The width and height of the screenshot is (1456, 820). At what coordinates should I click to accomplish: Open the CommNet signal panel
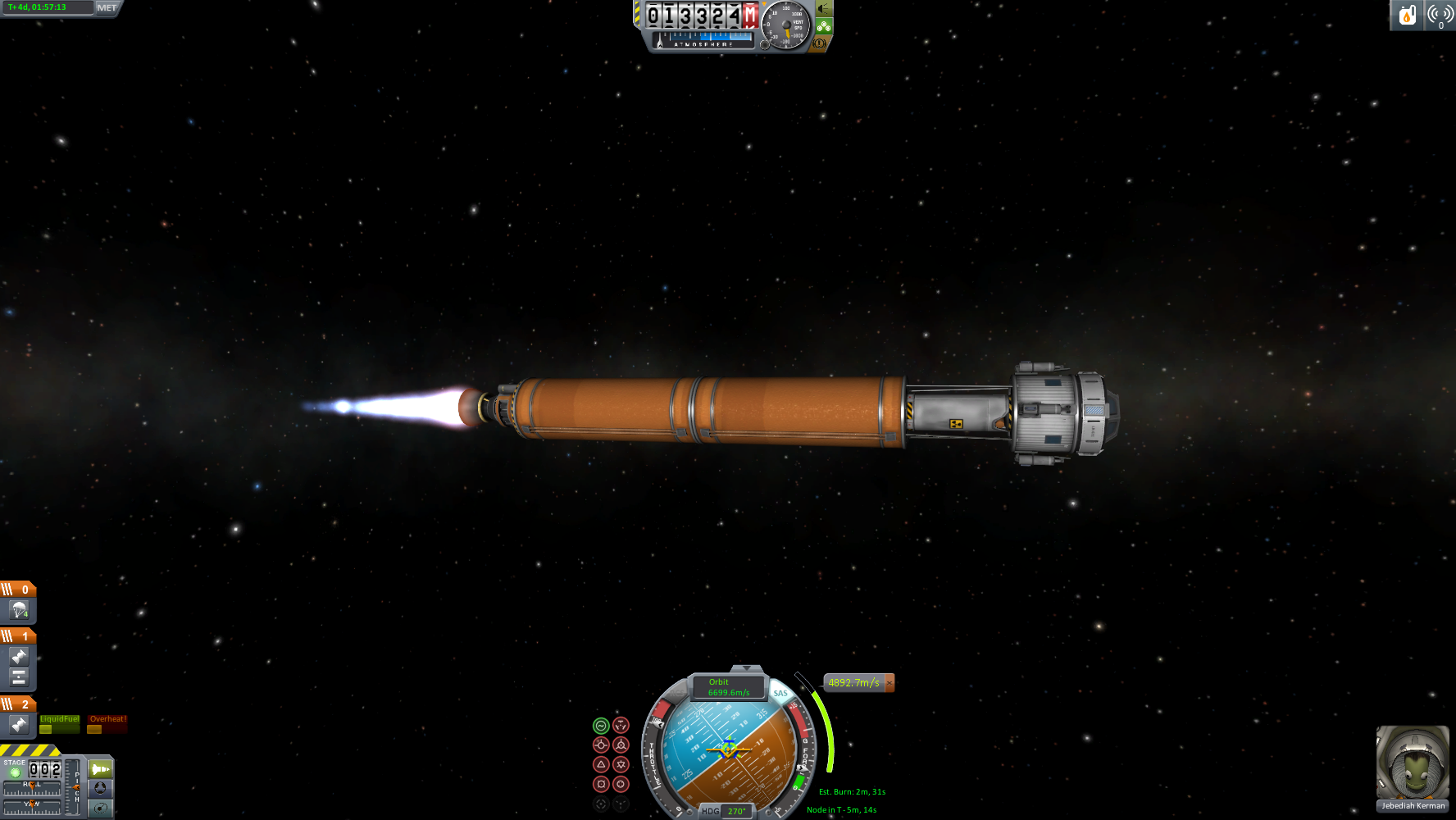coord(1440,16)
